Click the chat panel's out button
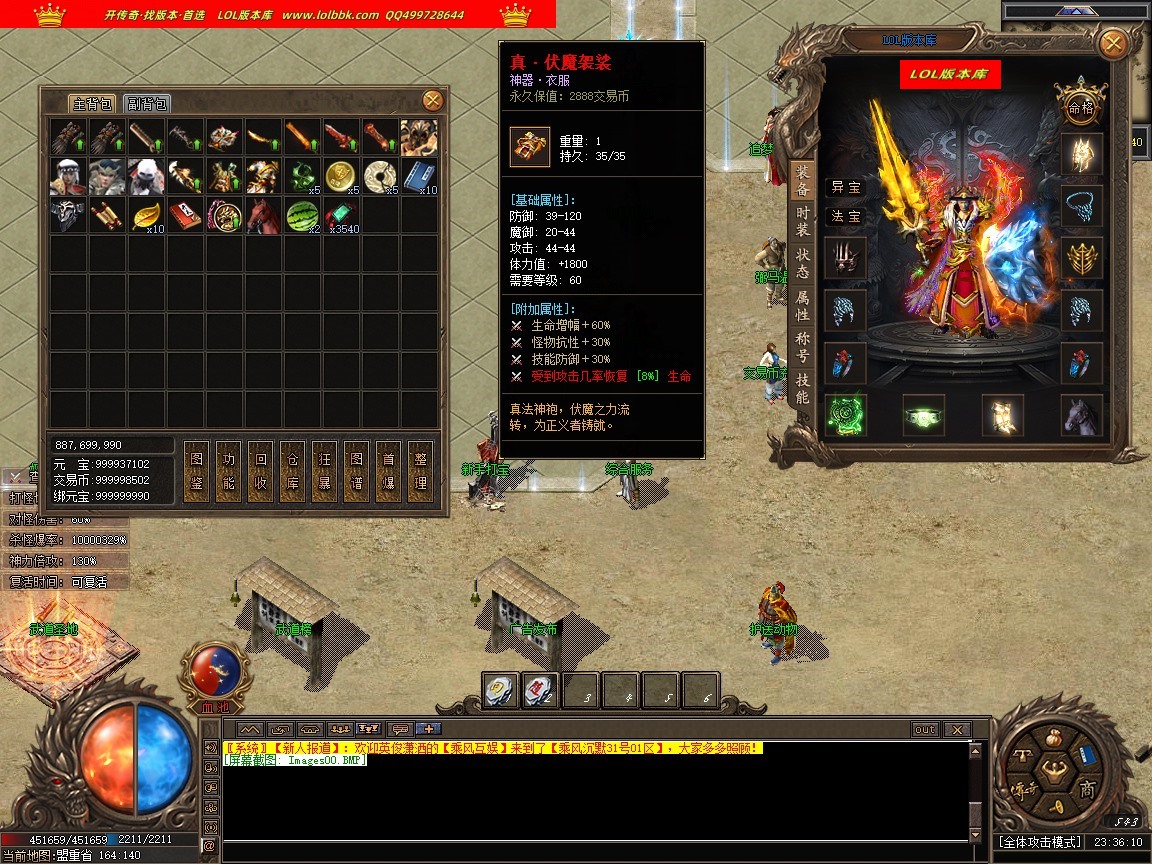This screenshot has width=1152, height=864. point(925,730)
